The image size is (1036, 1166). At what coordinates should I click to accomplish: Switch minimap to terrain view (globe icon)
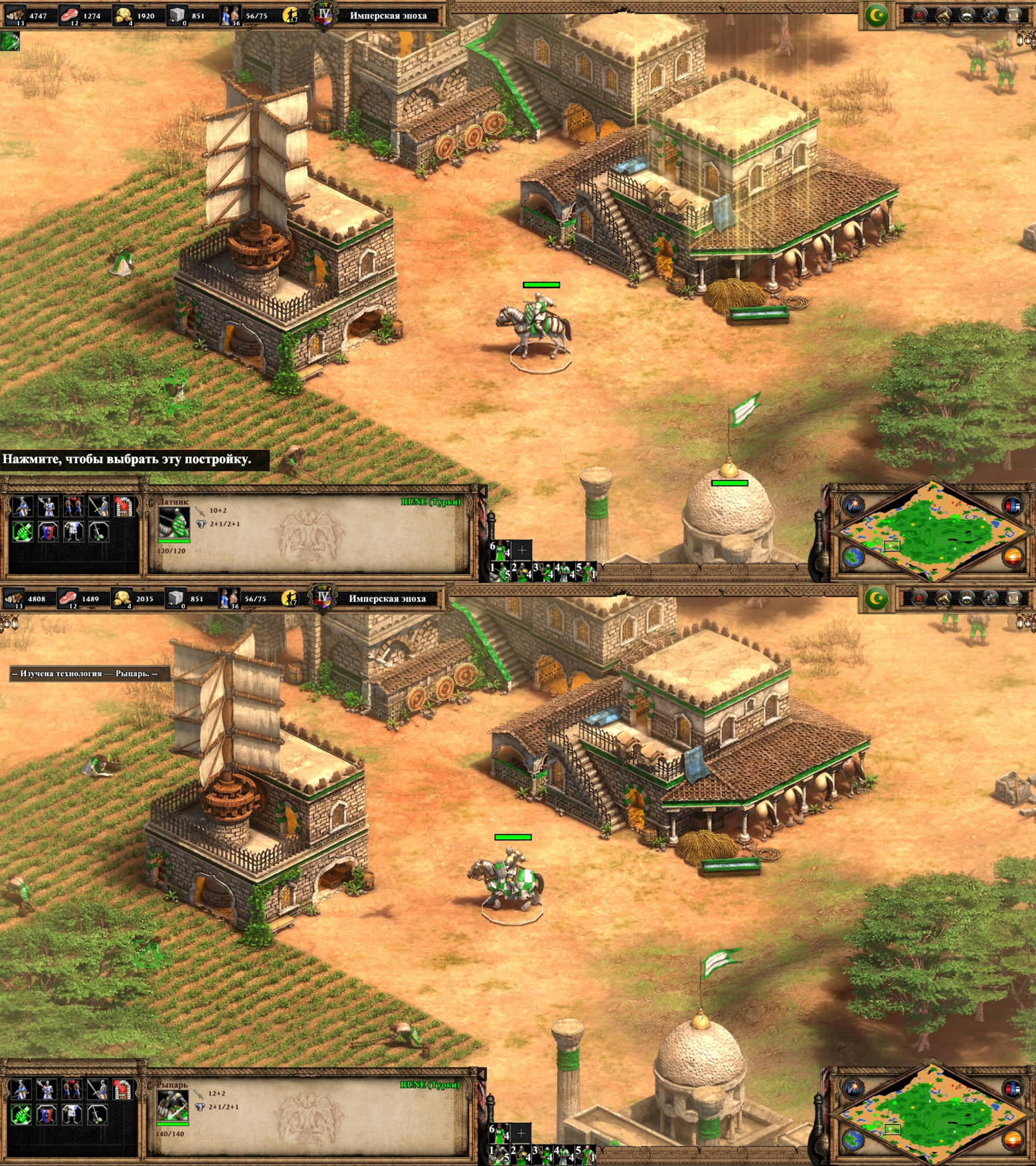tap(853, 557)
